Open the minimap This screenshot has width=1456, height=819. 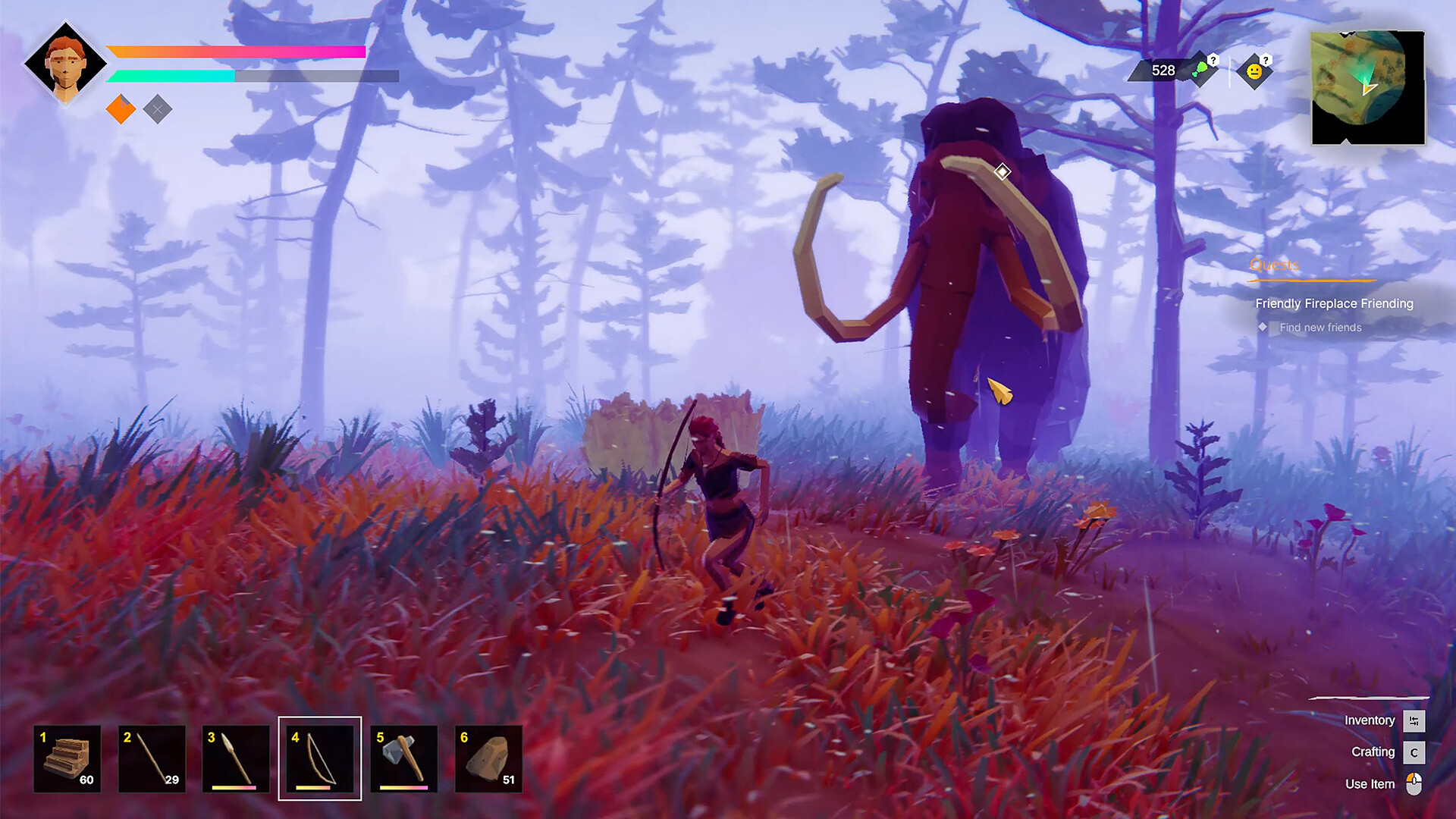(x=1367, y=87)
